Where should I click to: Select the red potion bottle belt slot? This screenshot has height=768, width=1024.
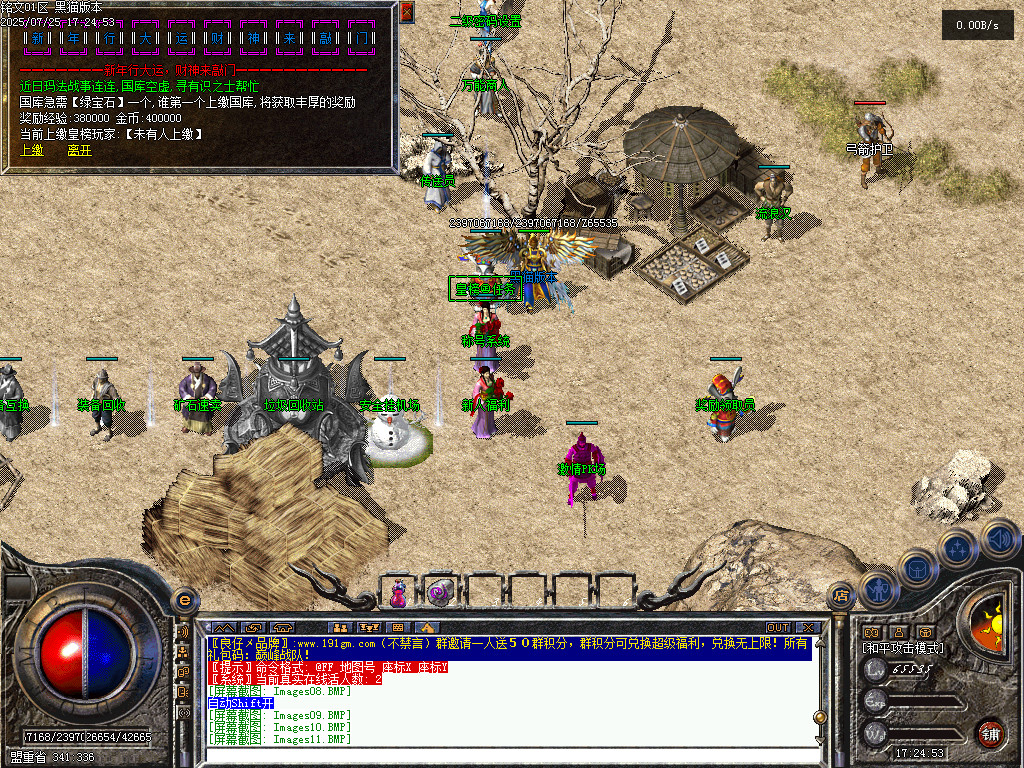[x=398, y=592]
